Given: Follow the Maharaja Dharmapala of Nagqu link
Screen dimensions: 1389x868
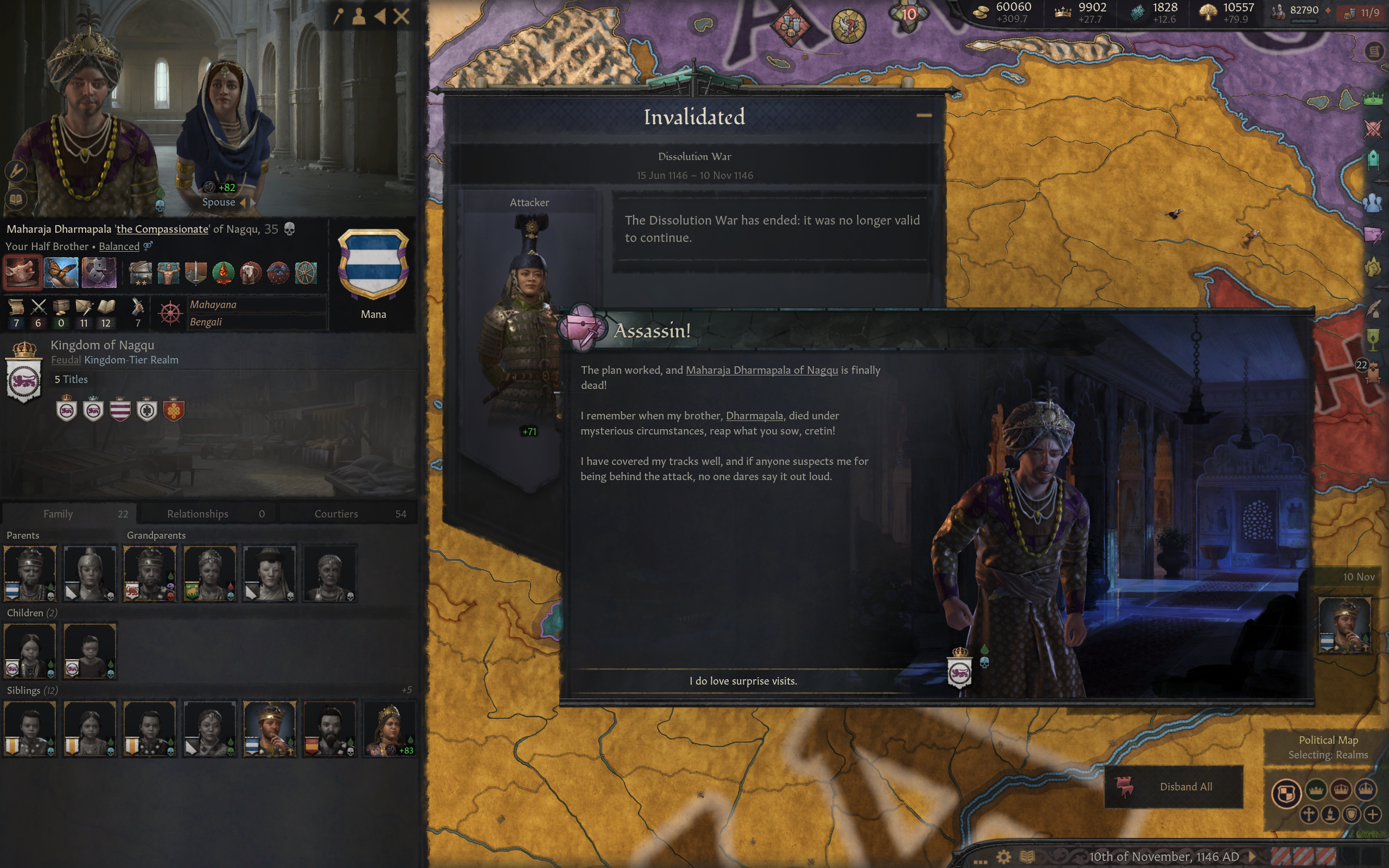Looking at the screenshot, I should [761, 371].
